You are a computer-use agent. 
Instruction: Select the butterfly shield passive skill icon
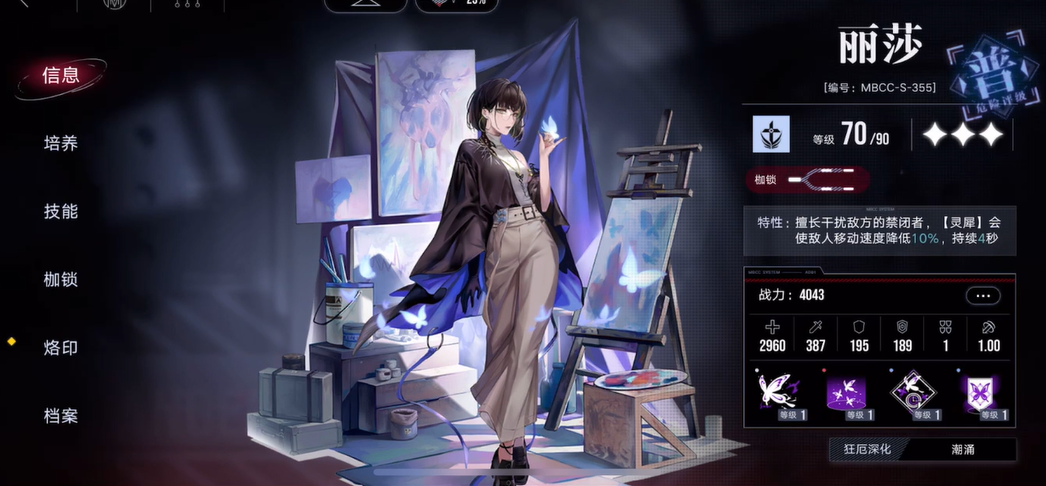click(979, 393)
